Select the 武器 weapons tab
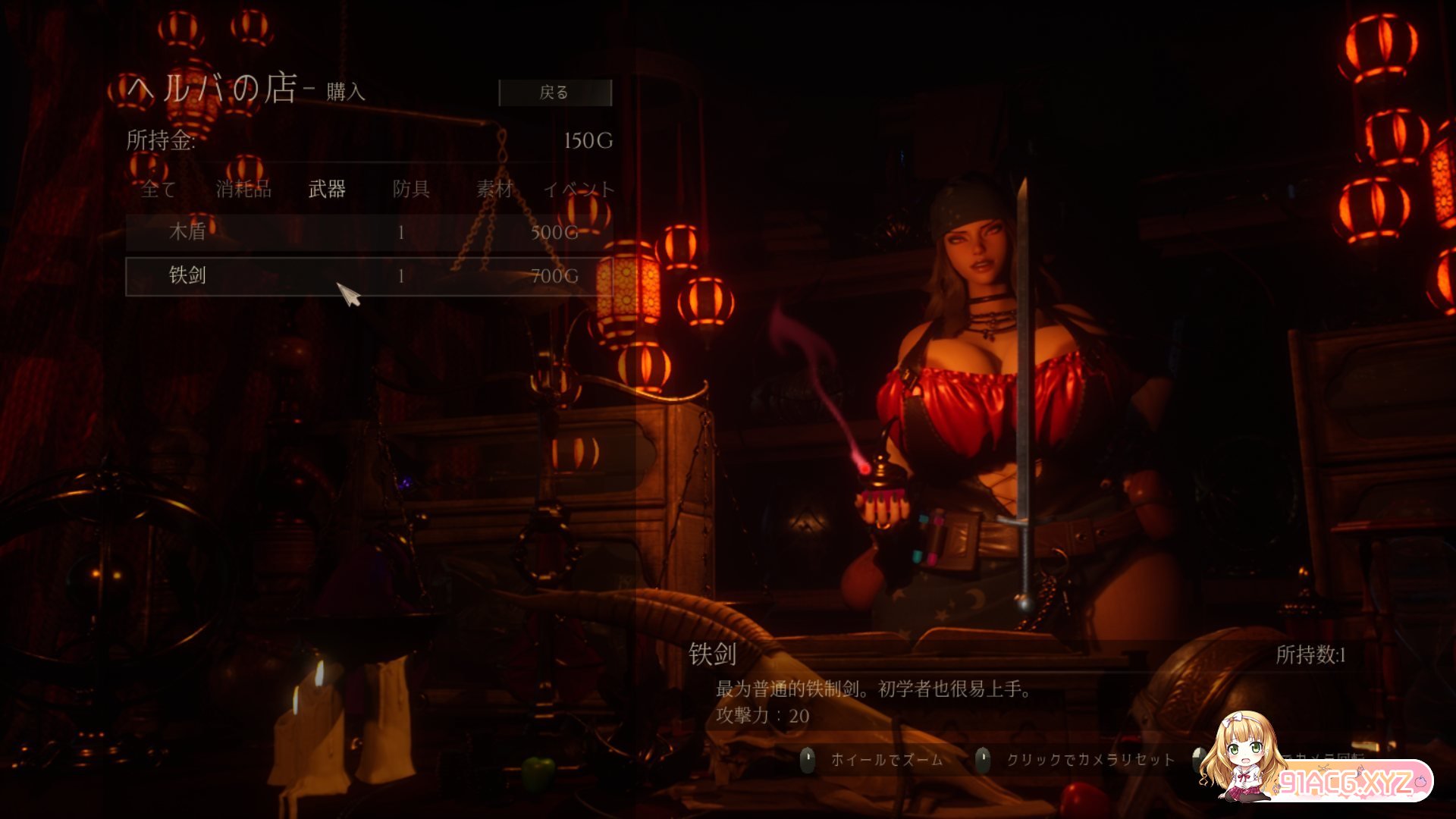The width and height of the screenshot is (1456, 819). click(x=327, y=189)
